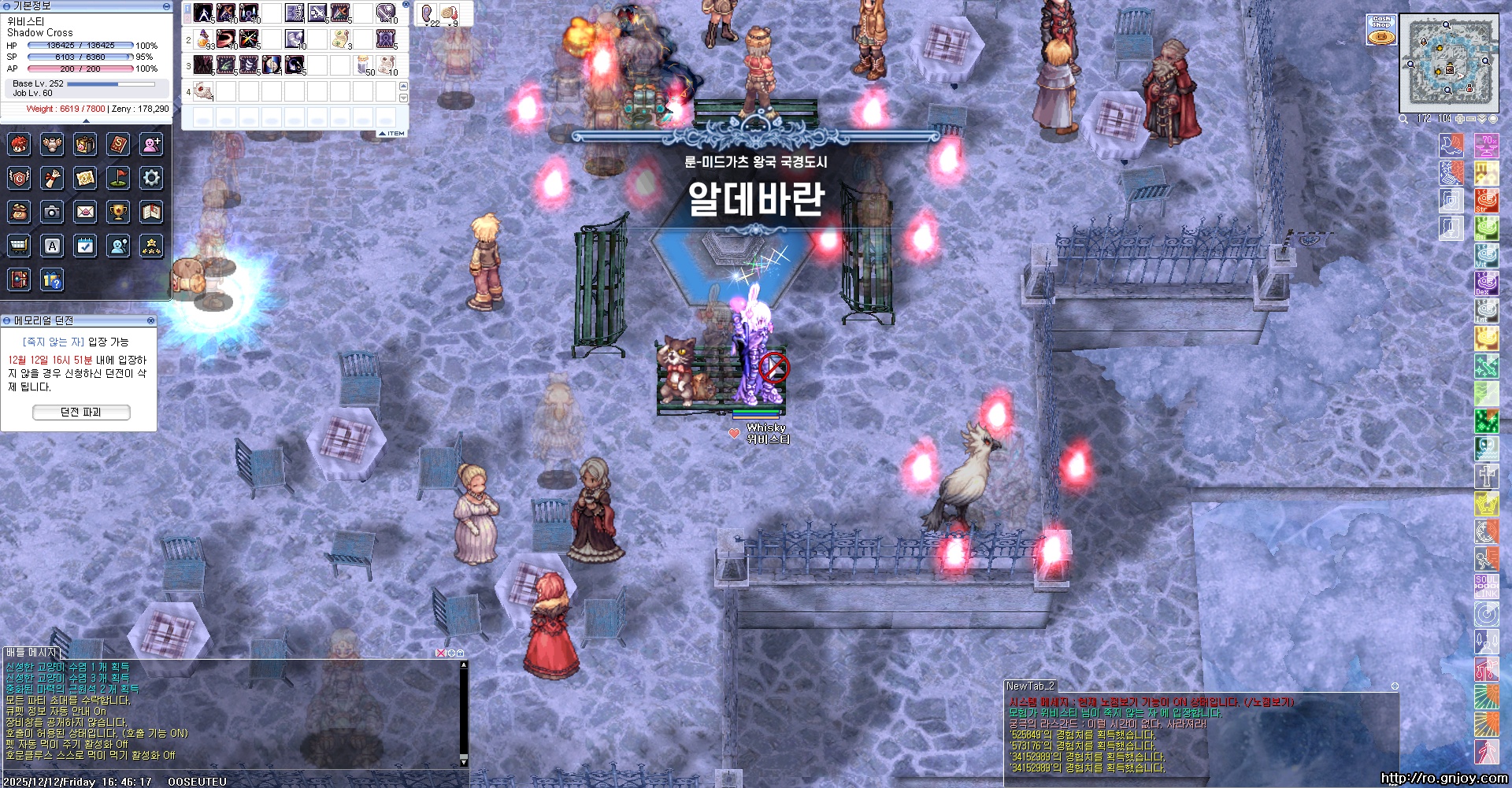This screenshot has height=788, width=1512.
Task: Open the world map icon
Action: click(85, 178)
